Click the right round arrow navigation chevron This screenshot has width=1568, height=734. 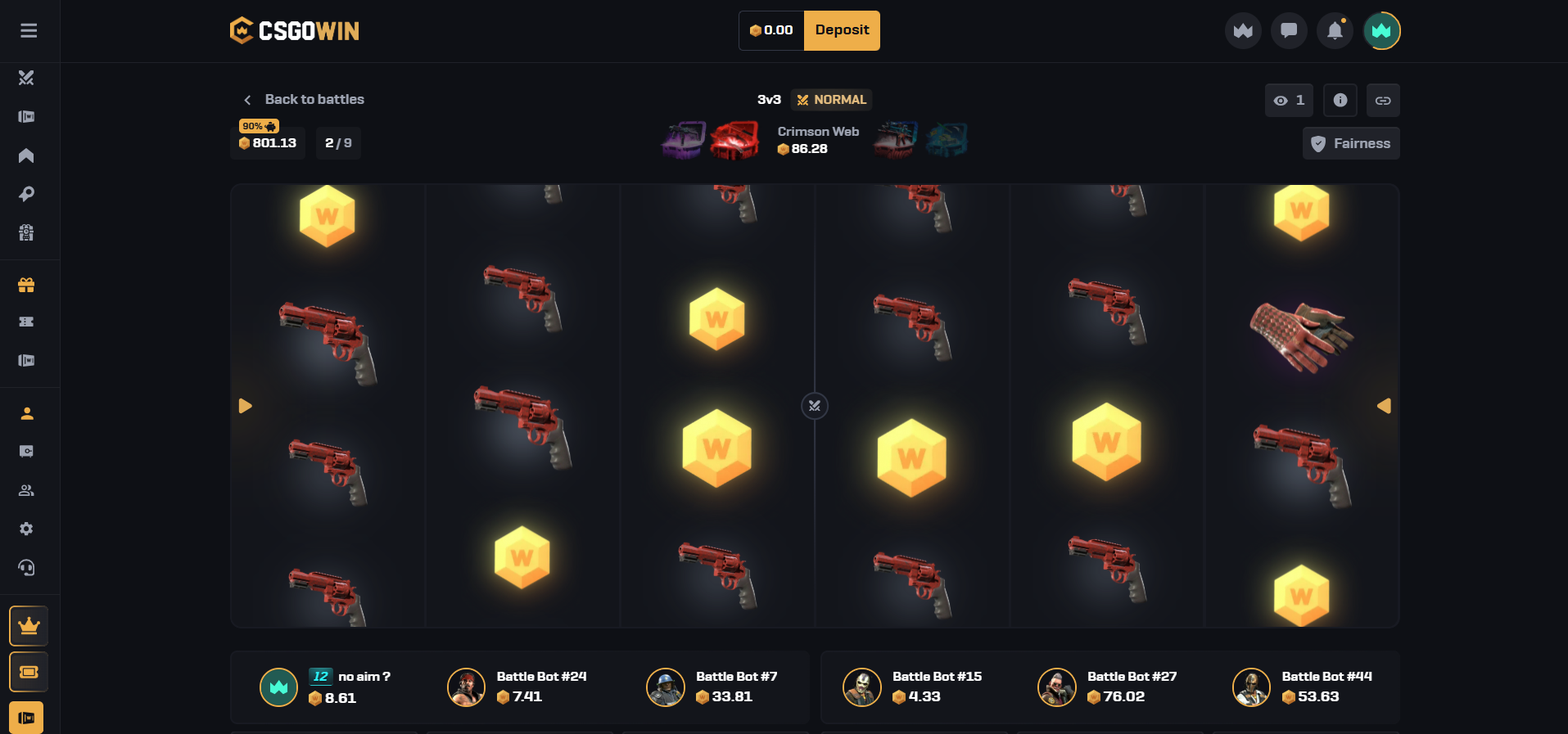pyautogui.click(x=1384, y=405)
